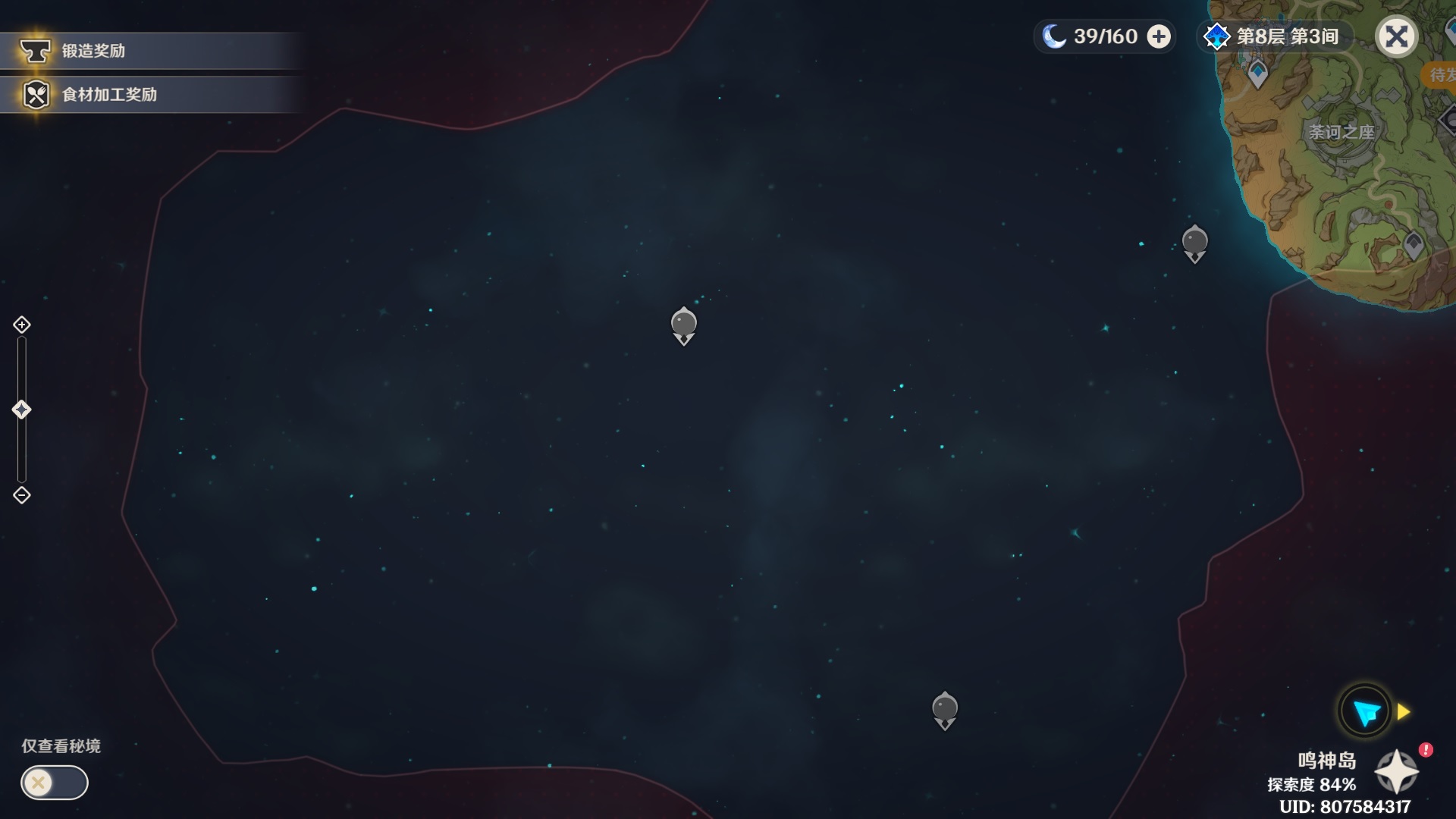Select the map pin near the coastline
Viewport: 1456px width, 819px height.
(1195, 241)
